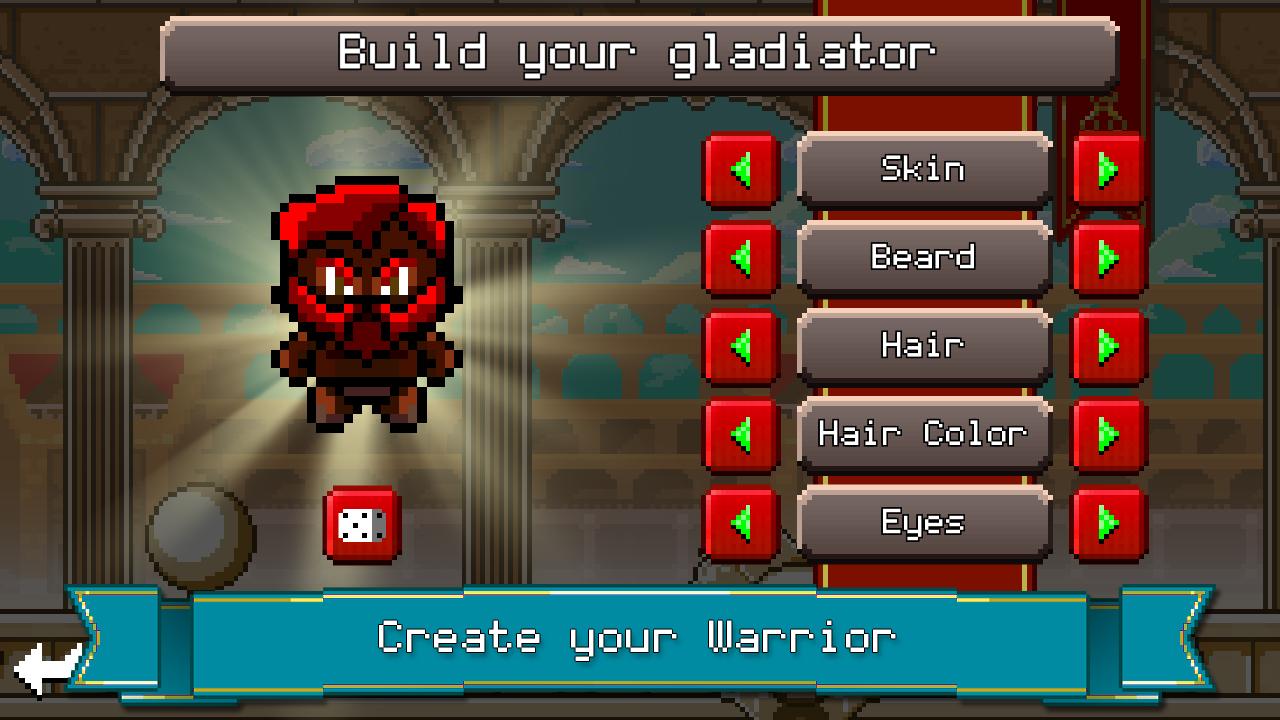Click the left arrow beside Hair

tap(740, 345)
